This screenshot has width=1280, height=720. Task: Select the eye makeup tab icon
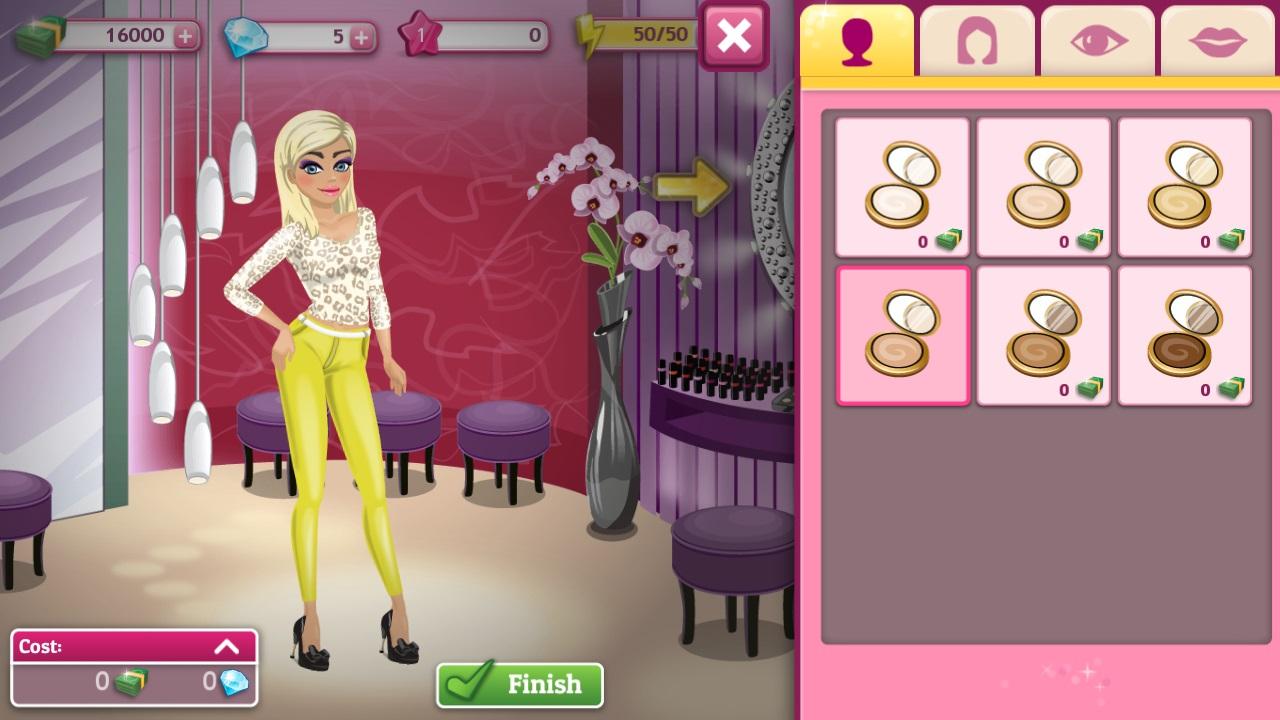click(x=1096, y=38)
